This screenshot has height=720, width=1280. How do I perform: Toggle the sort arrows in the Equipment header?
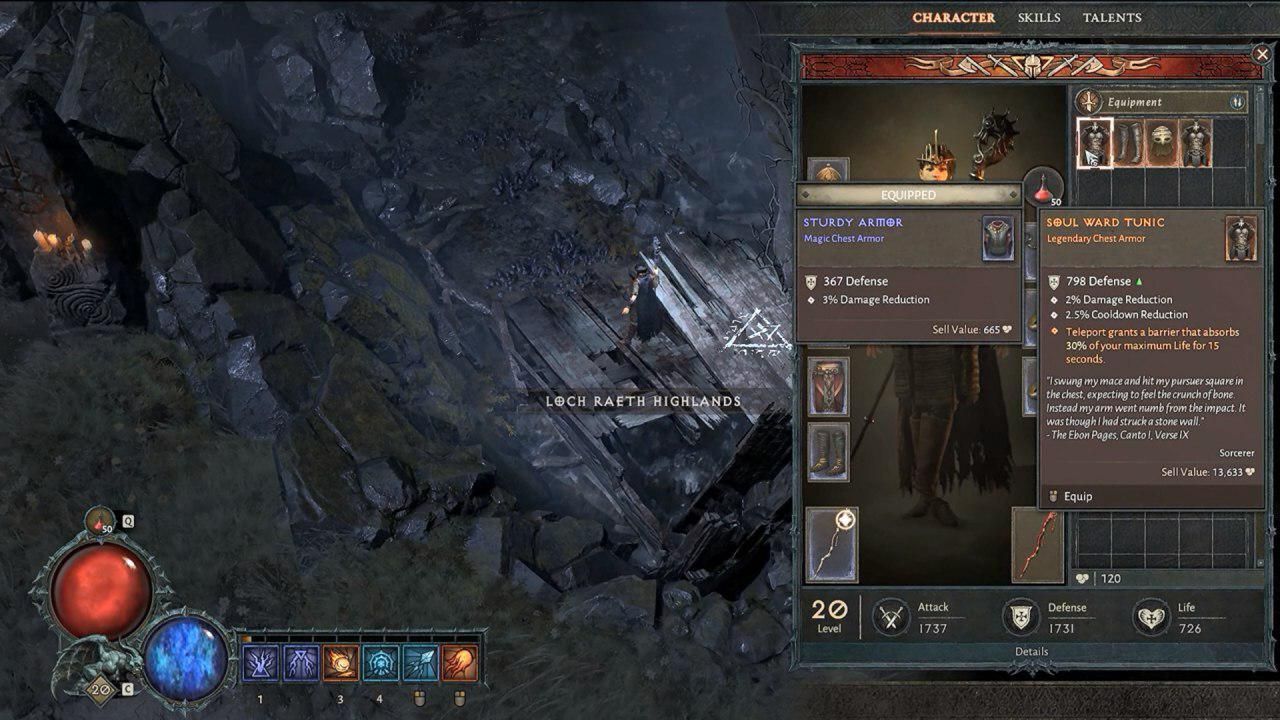click(1237, 101)
